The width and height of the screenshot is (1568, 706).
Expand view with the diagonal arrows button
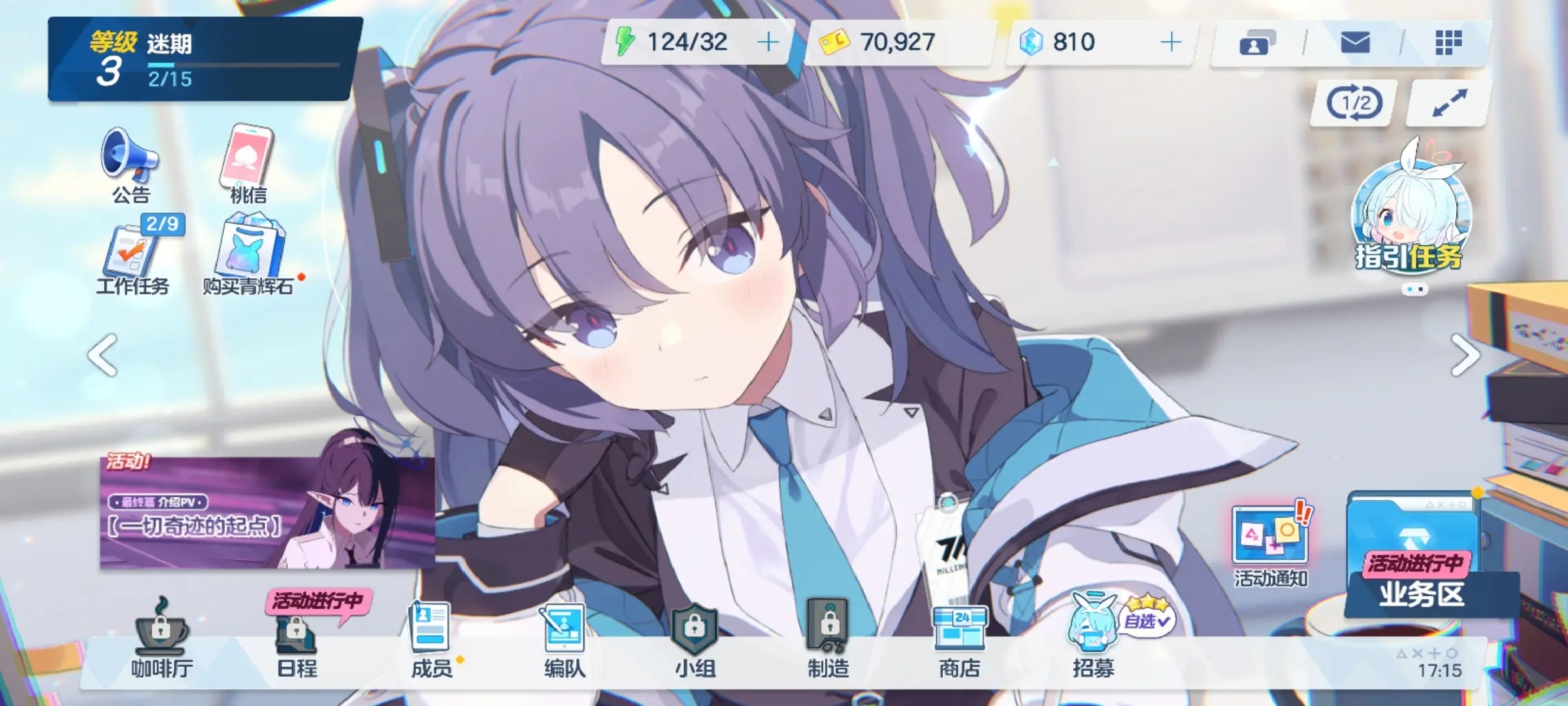(1449, 103)
